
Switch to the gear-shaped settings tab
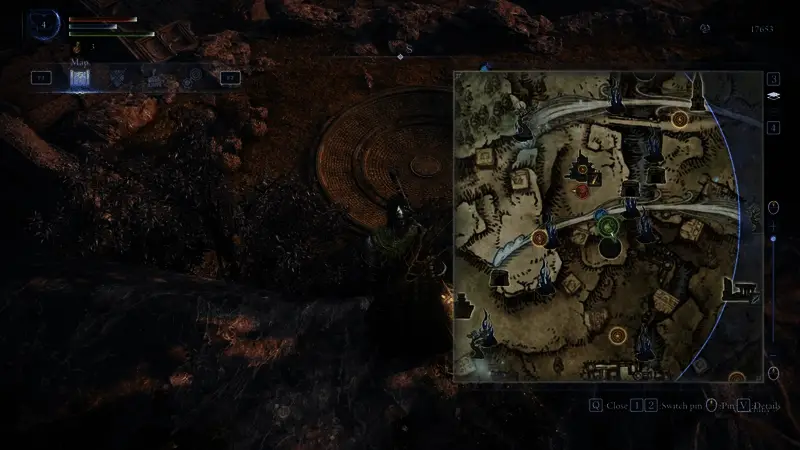tap(192, 77)
